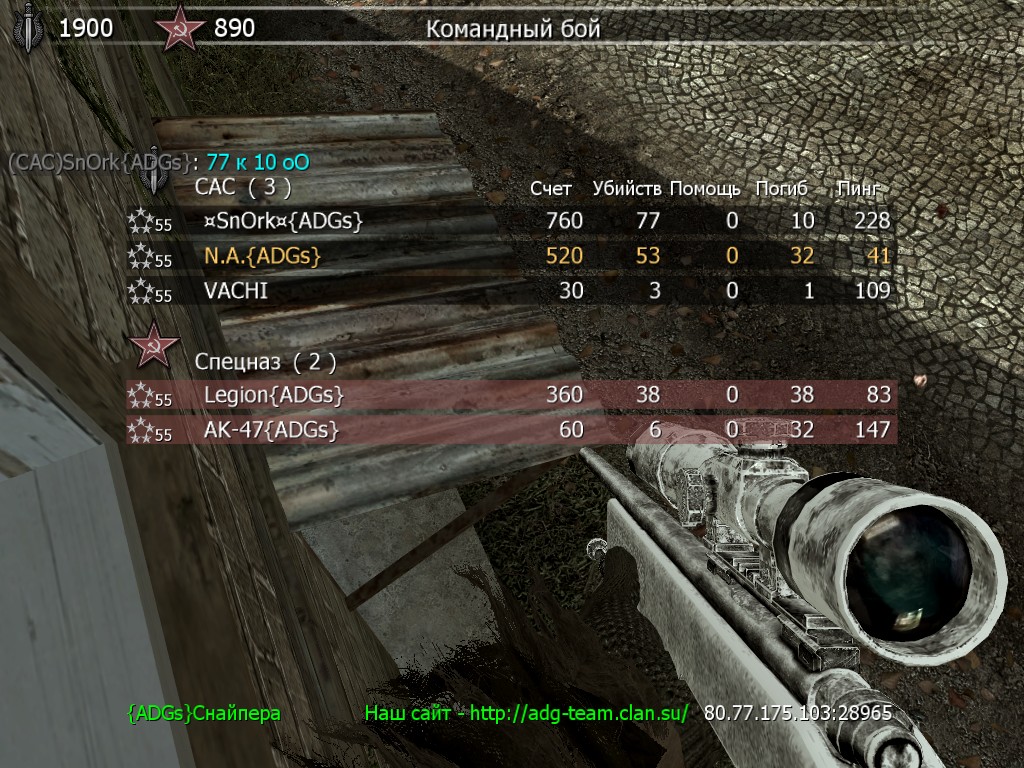Click the Спецназ team header
The image size is (1024, 768).
pos(265,360)
